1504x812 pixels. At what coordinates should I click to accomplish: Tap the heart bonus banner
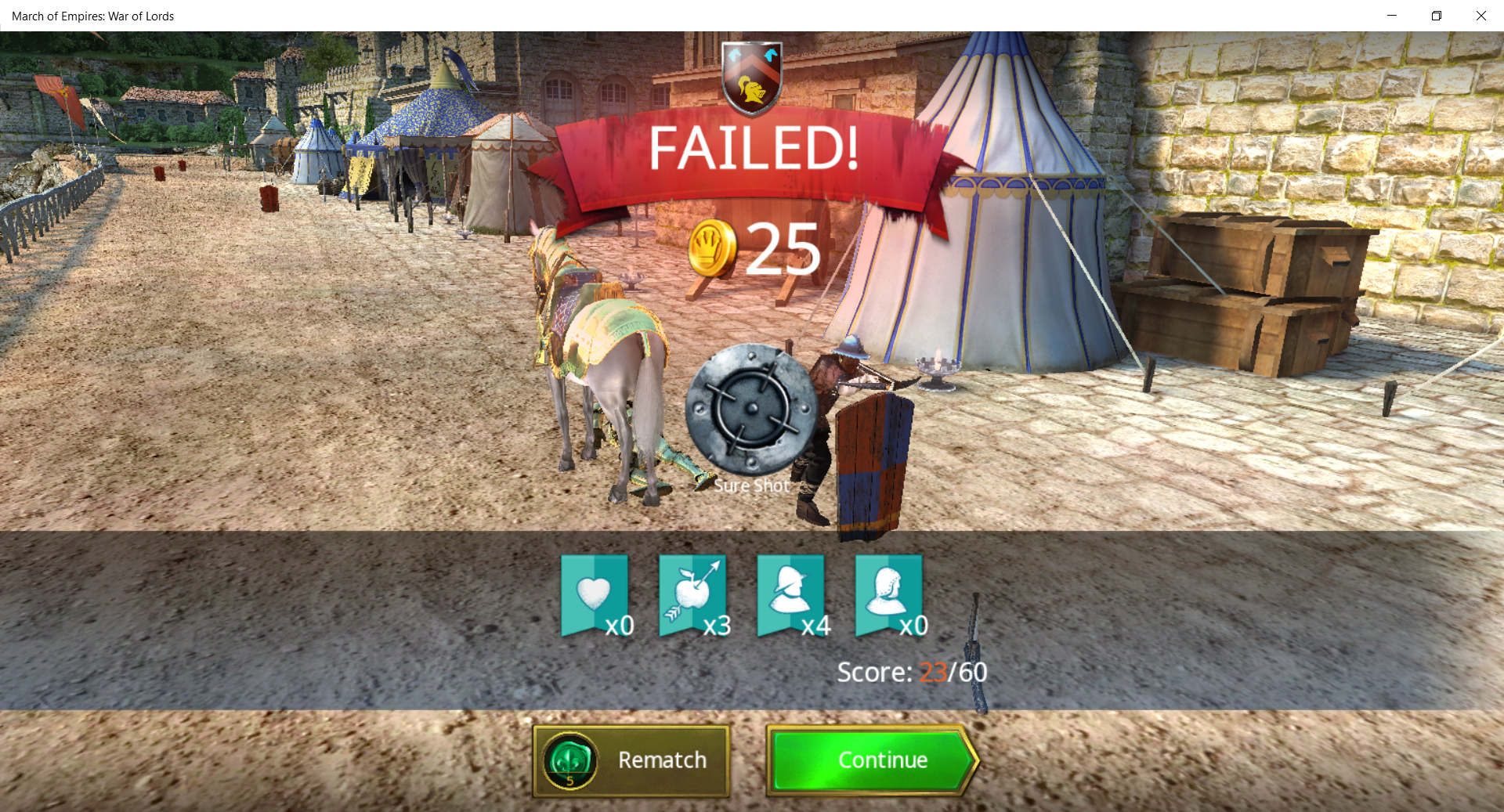click(595, 595)
